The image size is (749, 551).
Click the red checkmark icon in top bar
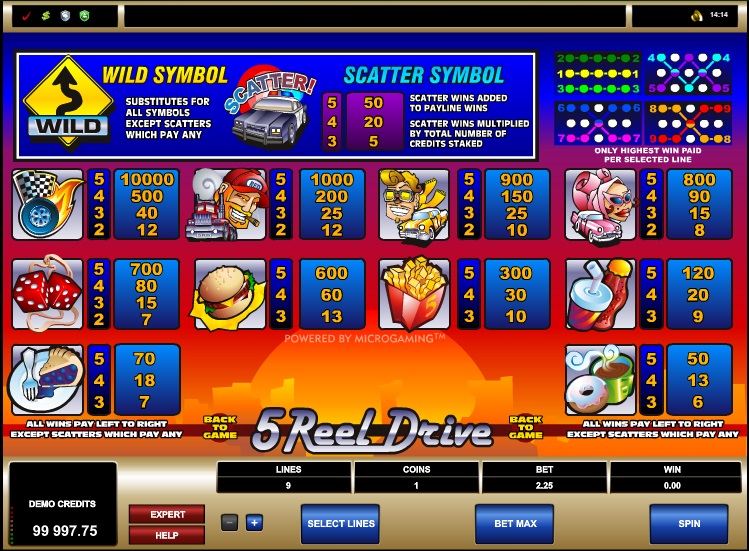[x=24, y=16]
